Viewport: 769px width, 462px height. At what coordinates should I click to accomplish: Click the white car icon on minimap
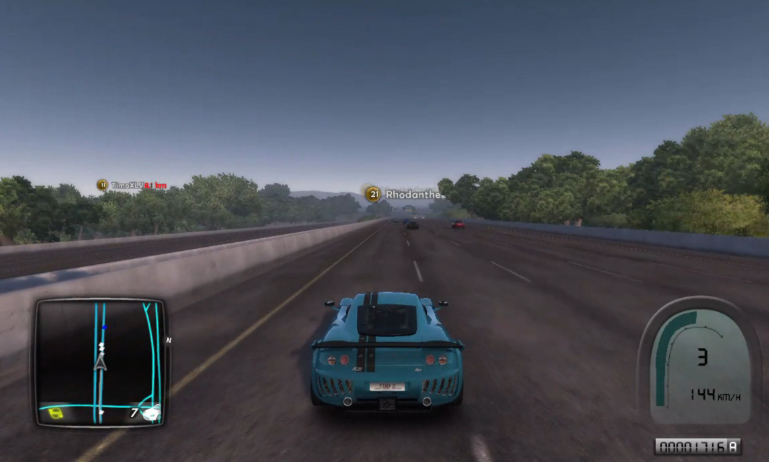click(x=150, y=410)
